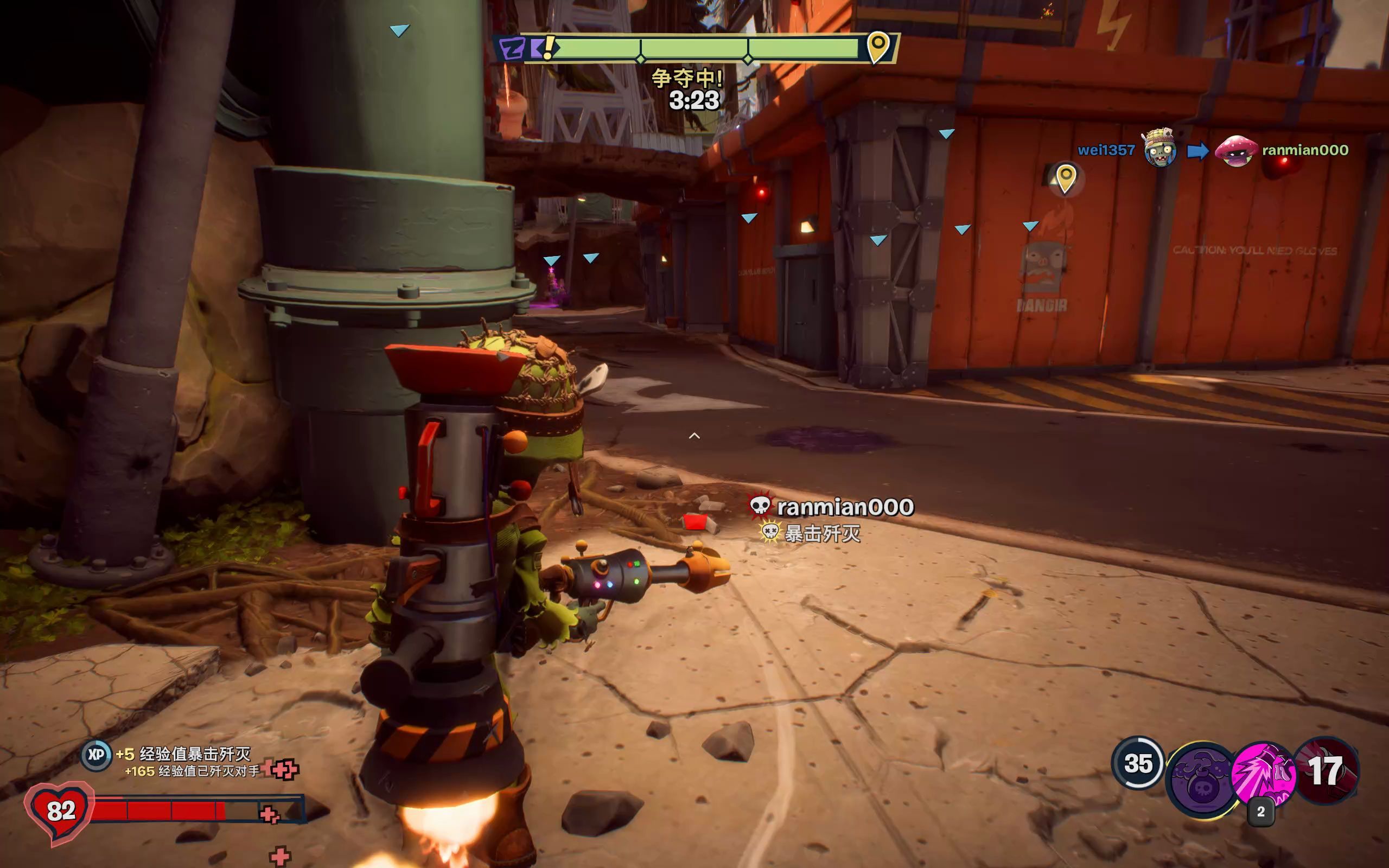The height and width of the screenshot is (868, 1389).
Task: Click ranmian000's mushroom portrait in kill feed
Action: pos(1235,150)
